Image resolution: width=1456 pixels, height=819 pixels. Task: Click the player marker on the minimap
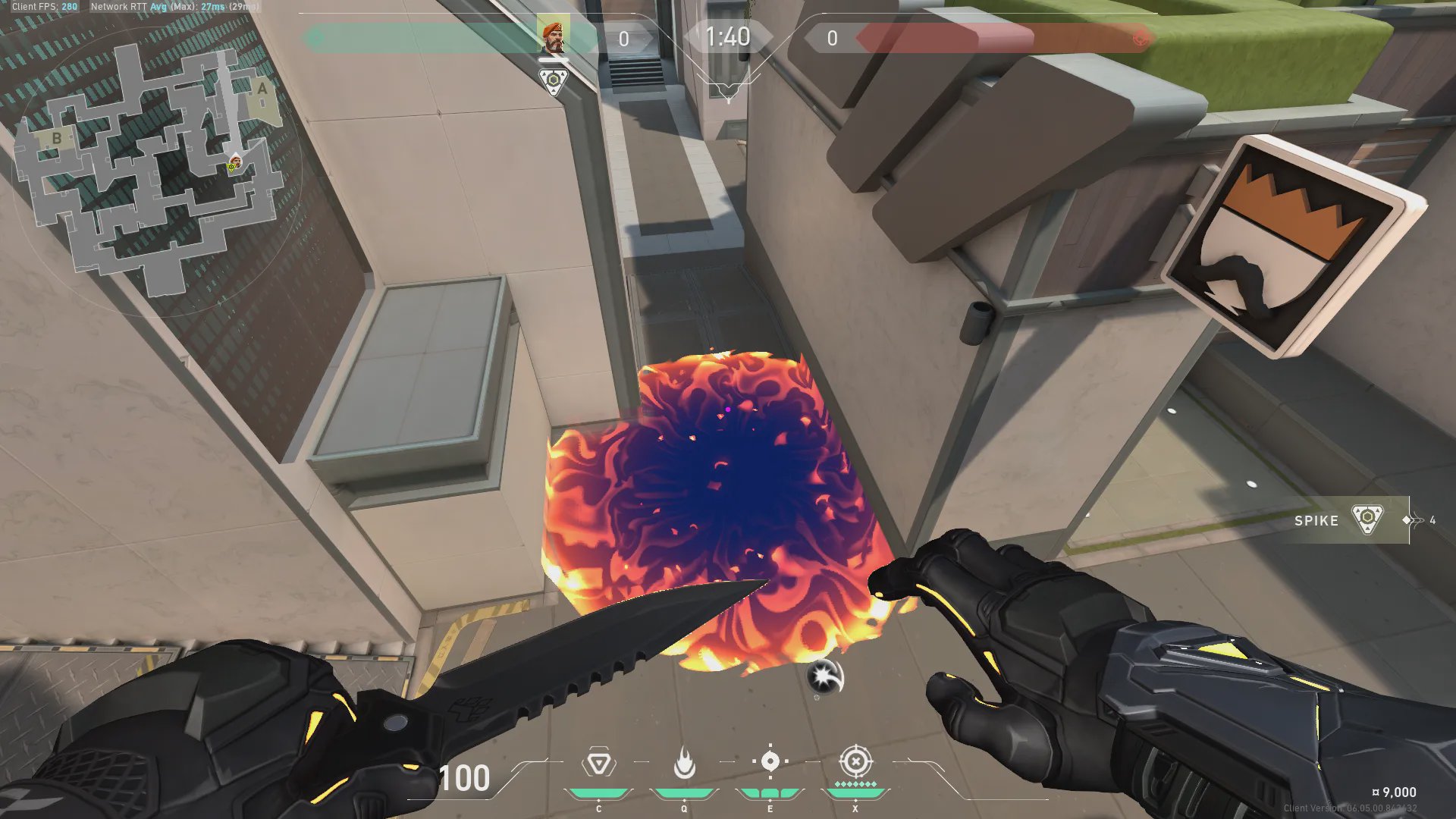point(235,162)
